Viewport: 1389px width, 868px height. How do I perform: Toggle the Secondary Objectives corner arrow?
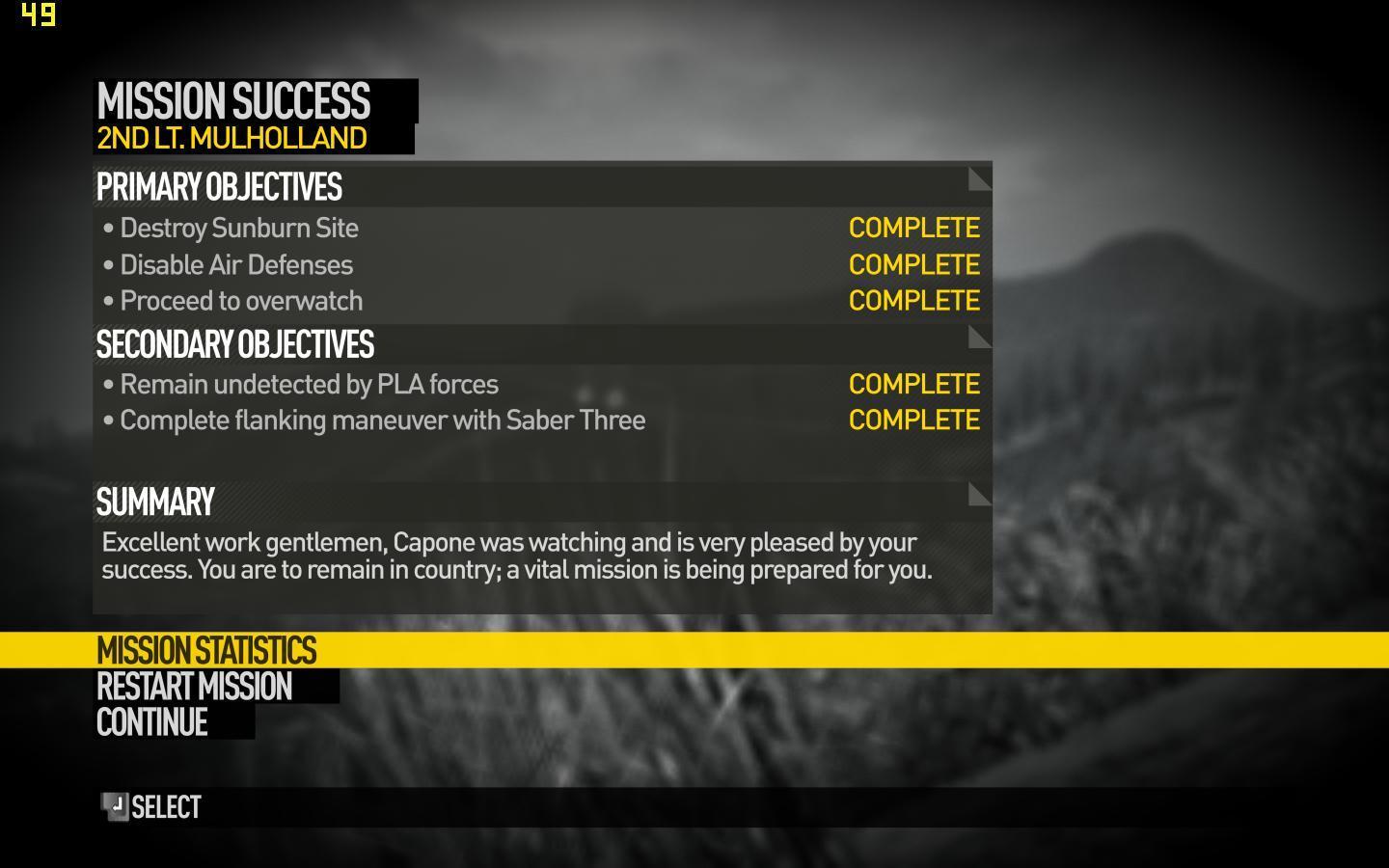(980, 338)
